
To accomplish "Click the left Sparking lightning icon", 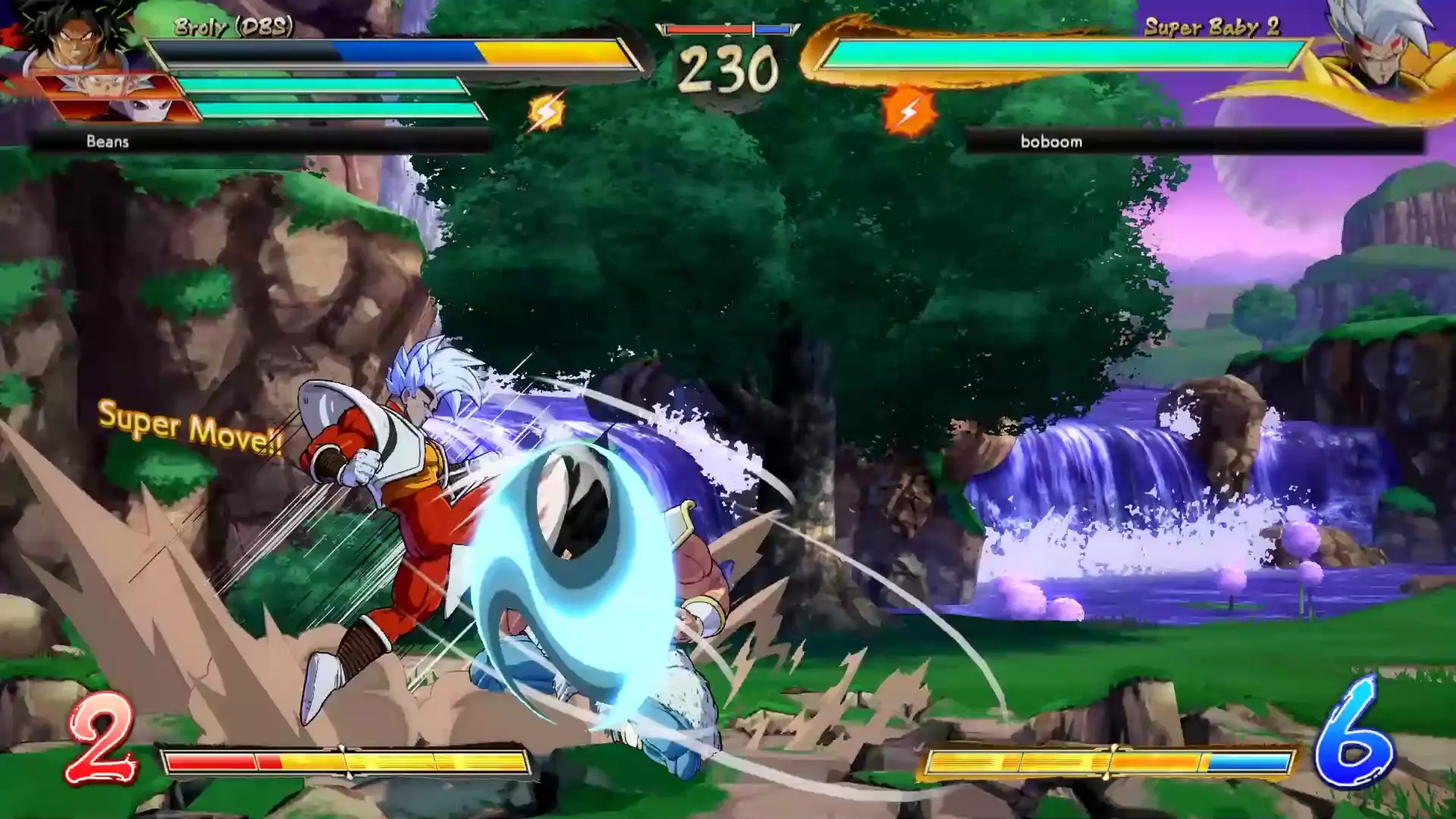I will coord(548,112).
